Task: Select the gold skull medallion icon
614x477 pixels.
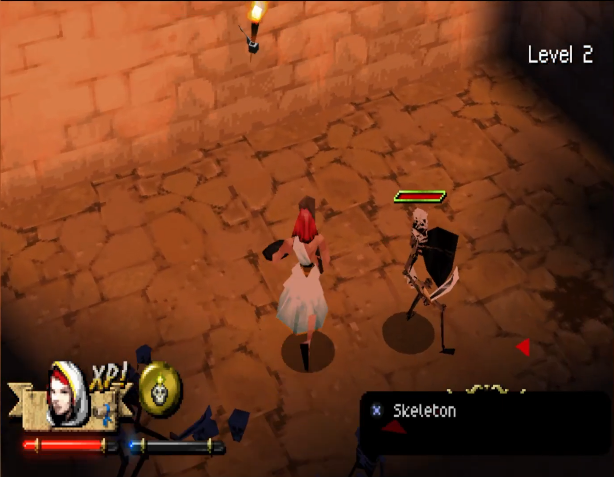Action: click(159, 389)
